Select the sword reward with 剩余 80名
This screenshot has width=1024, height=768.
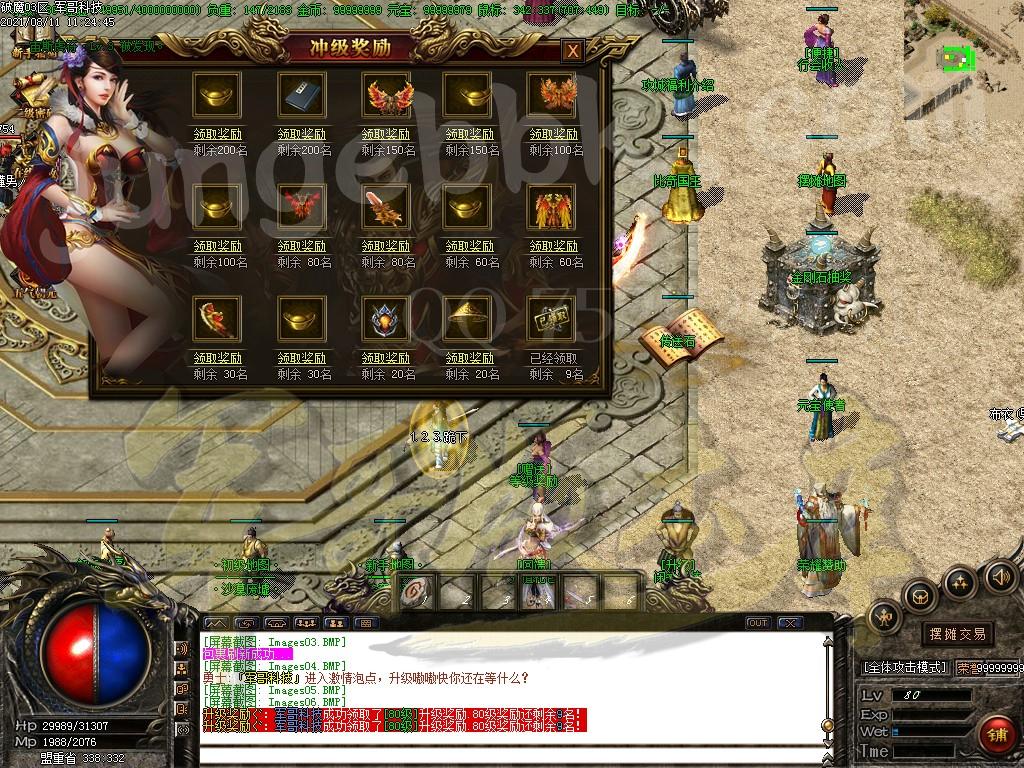385,206
